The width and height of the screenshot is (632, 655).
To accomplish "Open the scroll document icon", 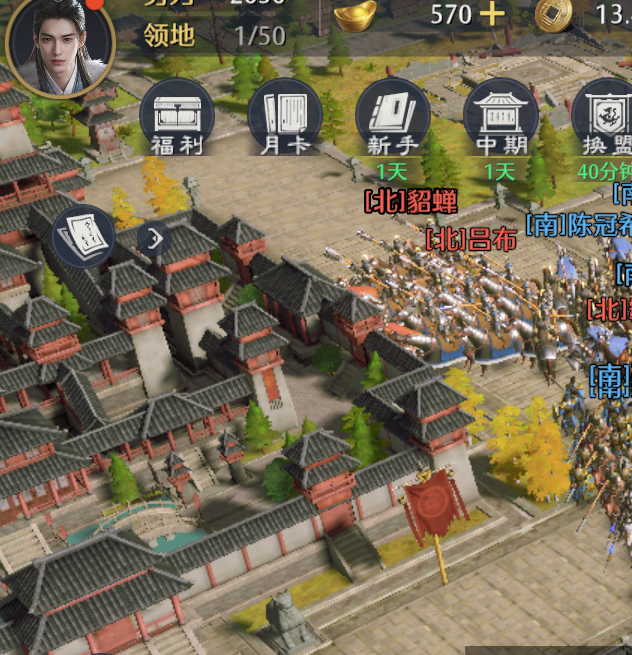I will [x=83, y=236].
